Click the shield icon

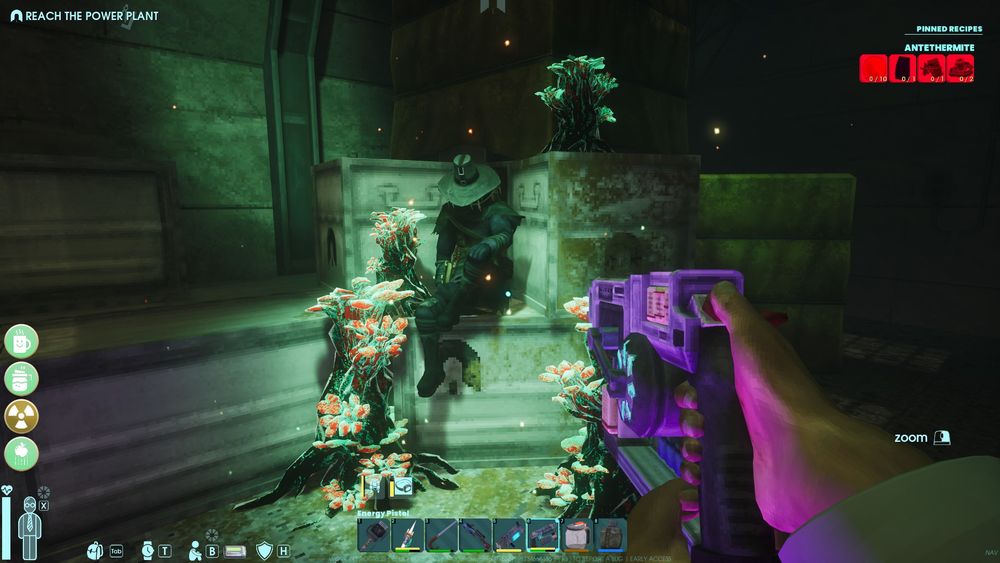point(264,550)
